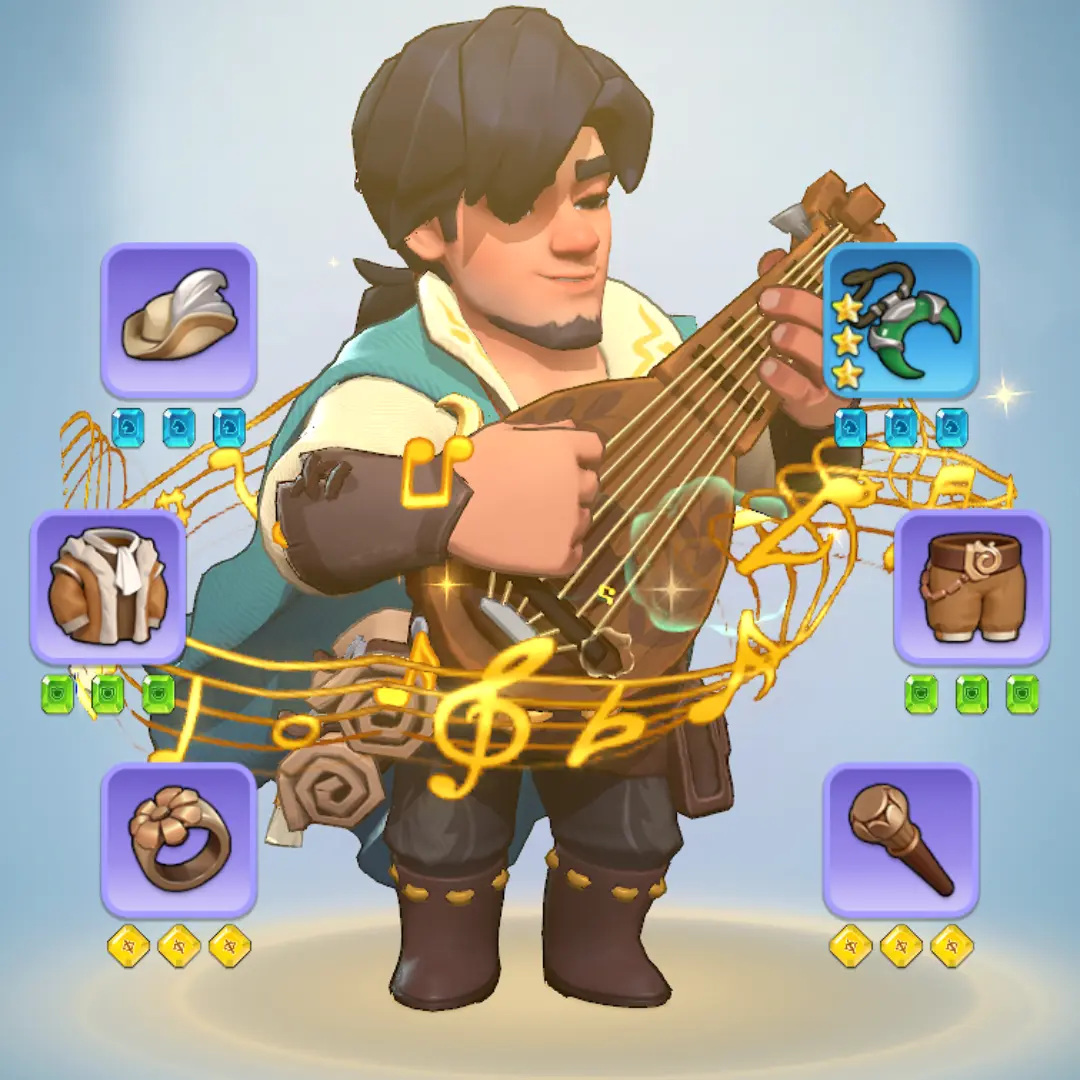Open the green claw pendant slot
The image size is (1080, 1080).
(900, 320)
